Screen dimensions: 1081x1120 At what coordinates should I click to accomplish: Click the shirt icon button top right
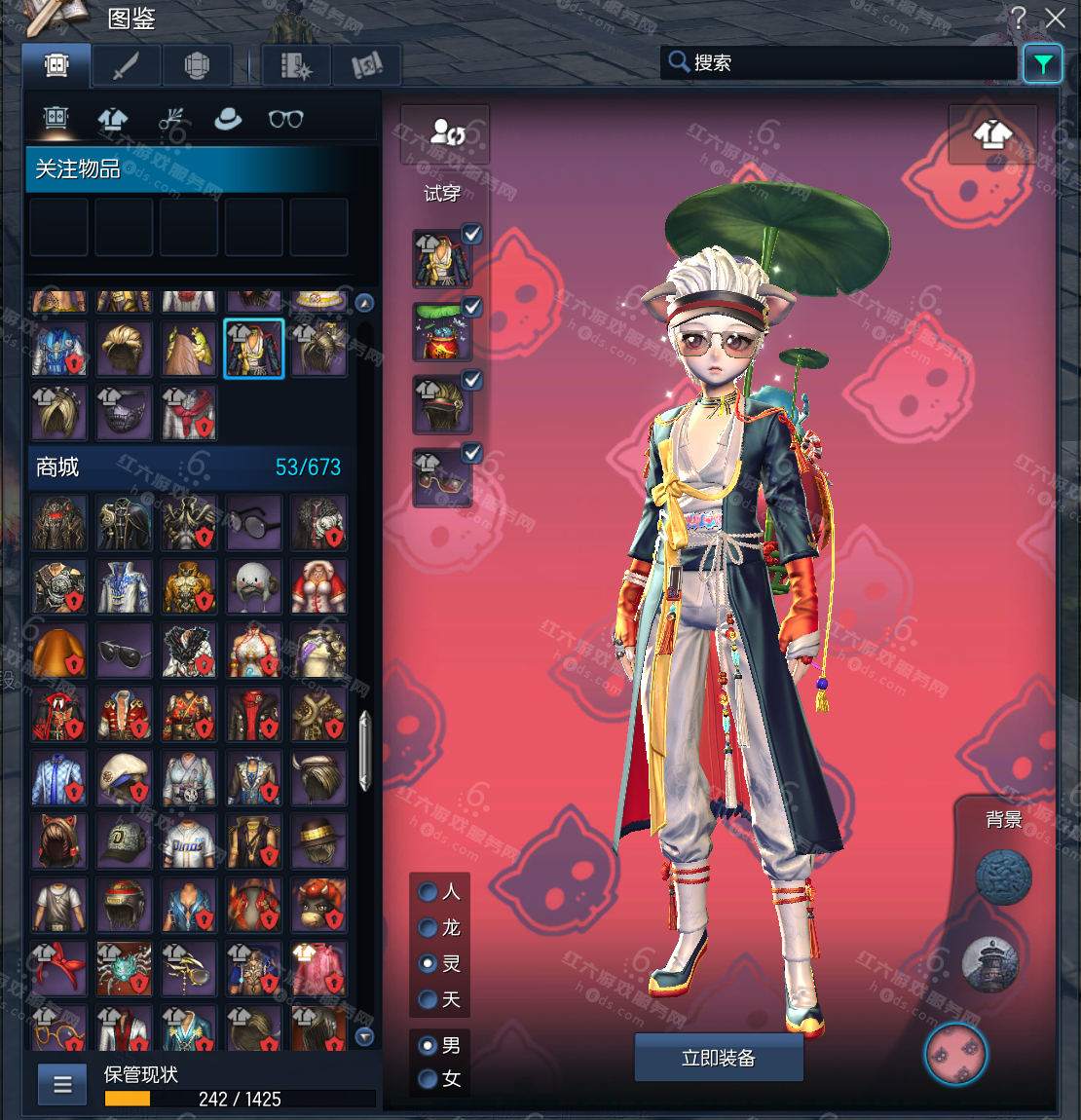tap(992, 134)
